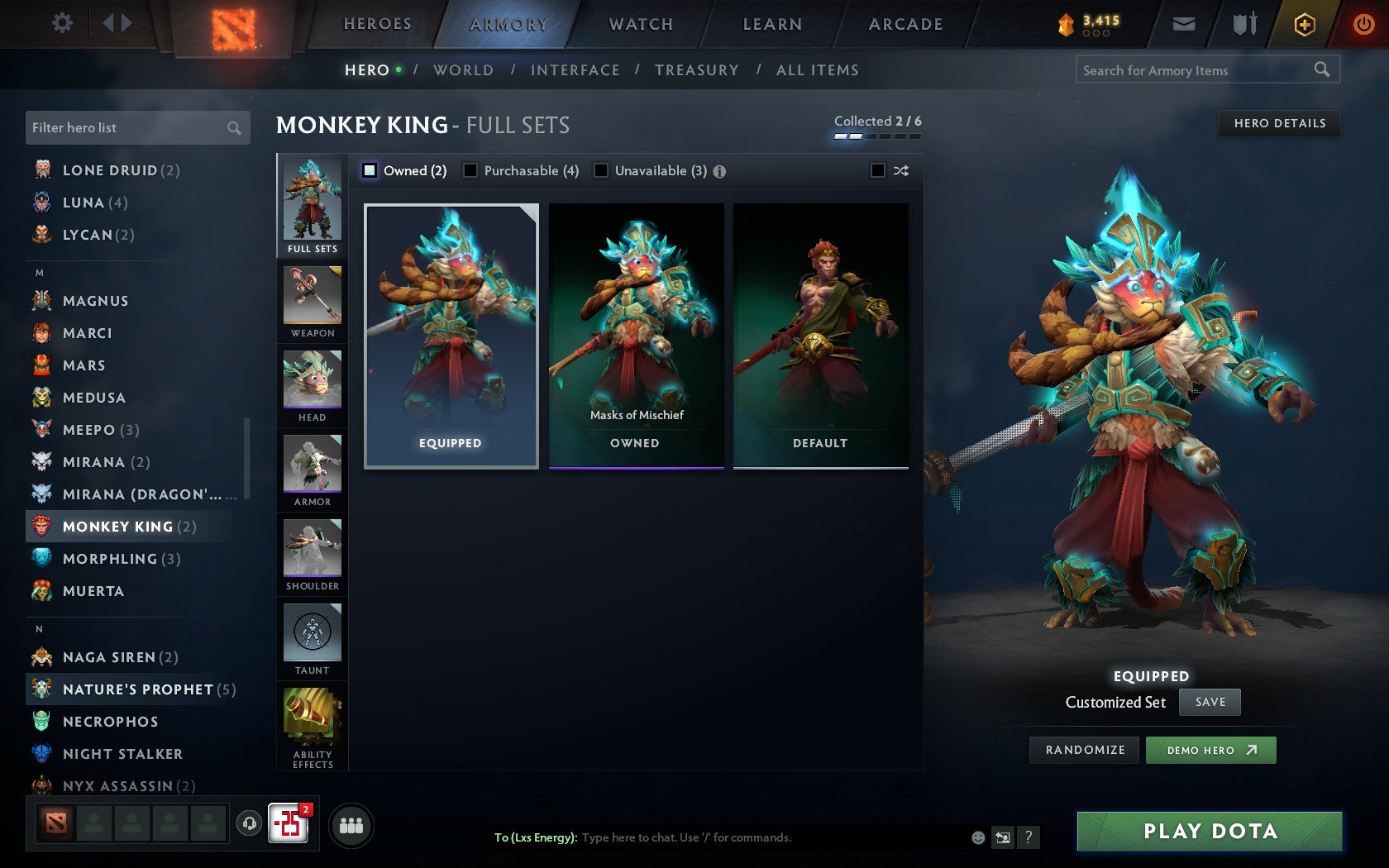This screenshot has width=1389, height=868.
Task: Enable the Owned sets filter checkbox
Action: (x=369, y=170)
